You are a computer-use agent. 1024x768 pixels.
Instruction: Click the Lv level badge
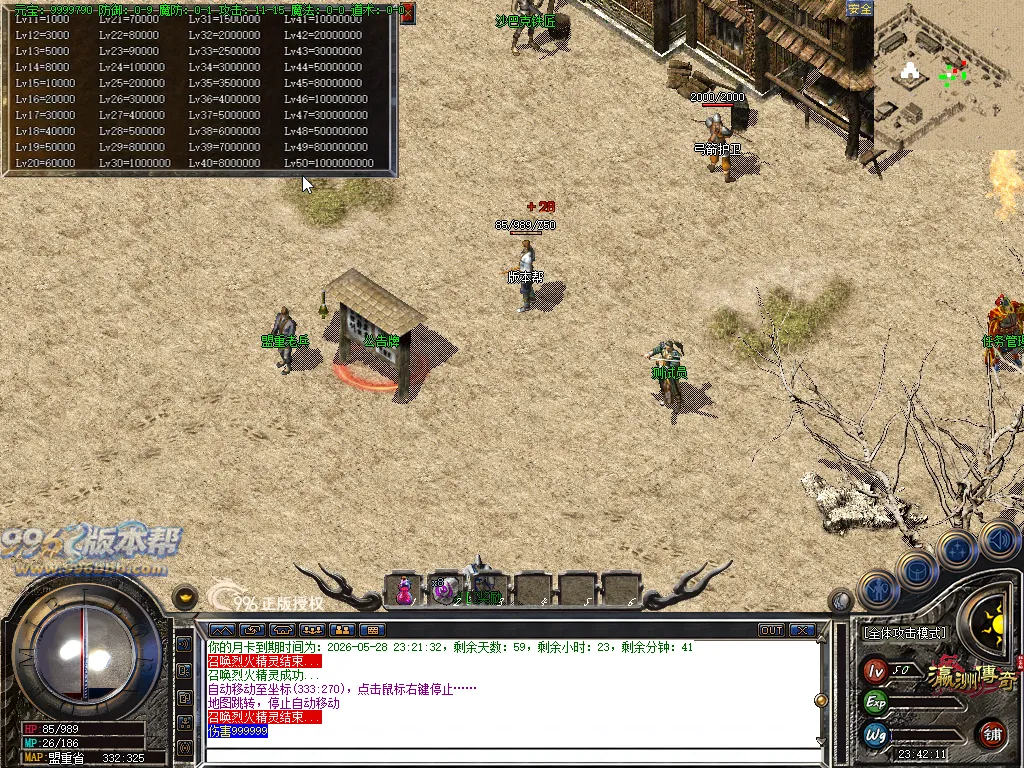pyautogui.click(x=876, y=669)
